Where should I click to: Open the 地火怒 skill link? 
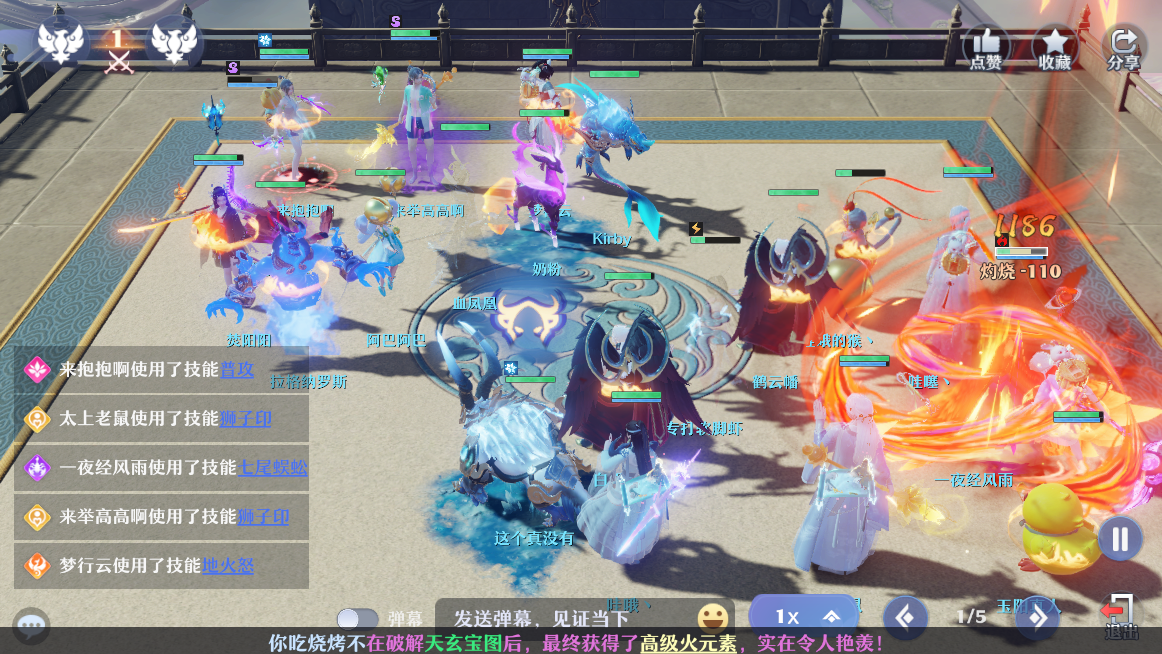coord(228,566)
